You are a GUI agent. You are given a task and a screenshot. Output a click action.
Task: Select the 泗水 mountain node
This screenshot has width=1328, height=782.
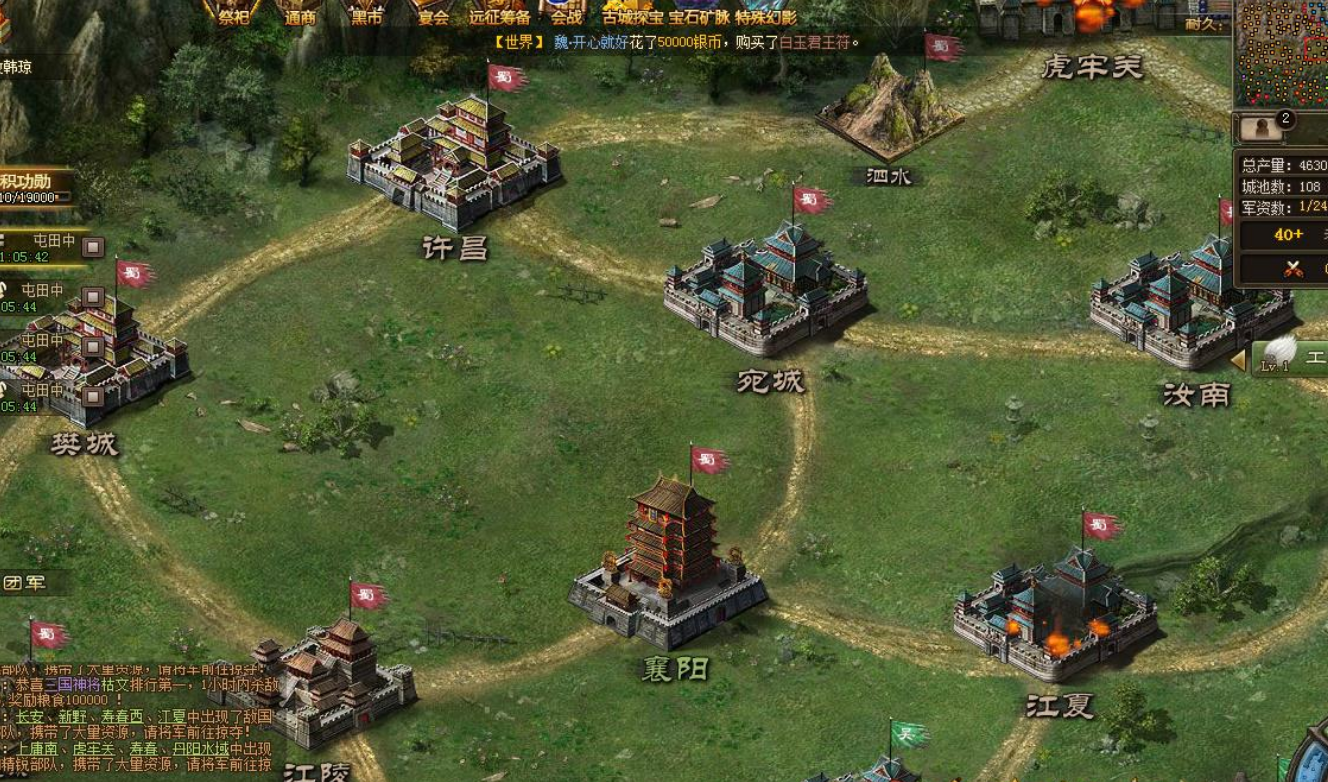[888, 112]
